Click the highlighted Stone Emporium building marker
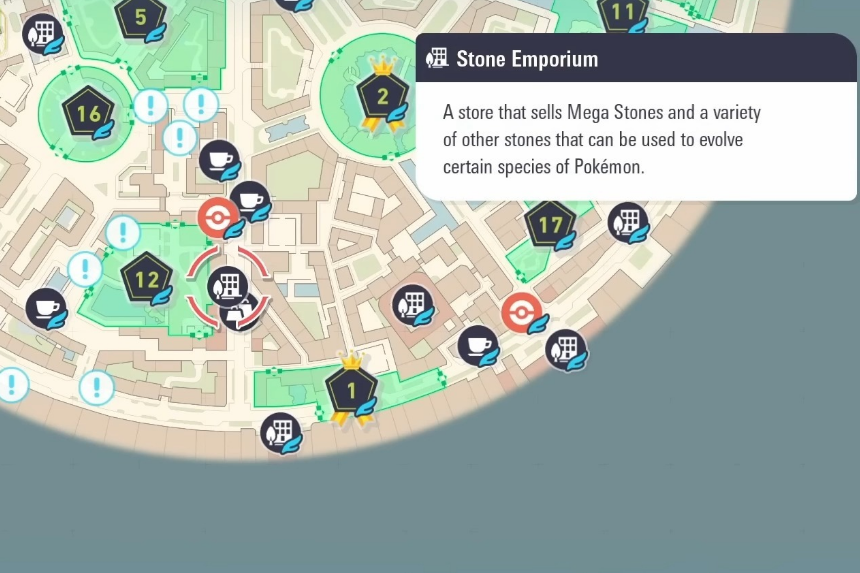The image size is (860, 573). coord(227,285)
